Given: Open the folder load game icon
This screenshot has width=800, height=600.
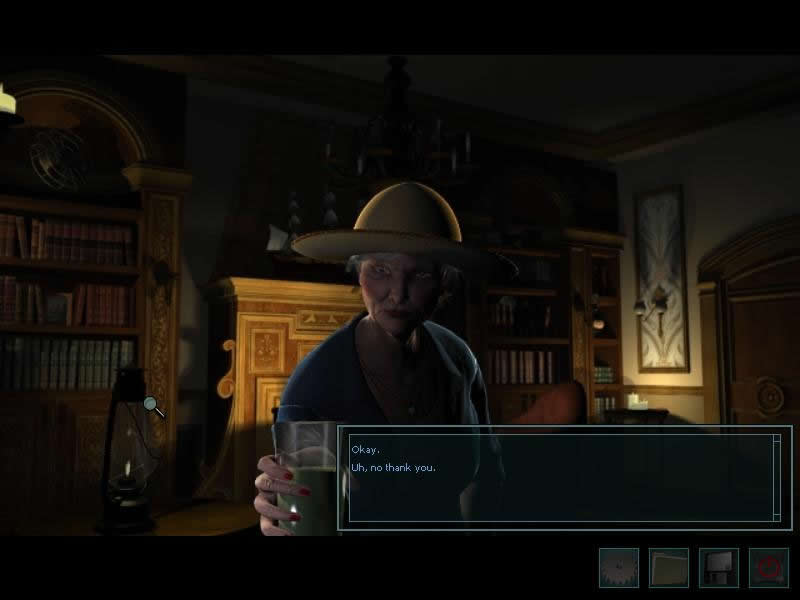Looking at the screenshot, I should point(668,568).
